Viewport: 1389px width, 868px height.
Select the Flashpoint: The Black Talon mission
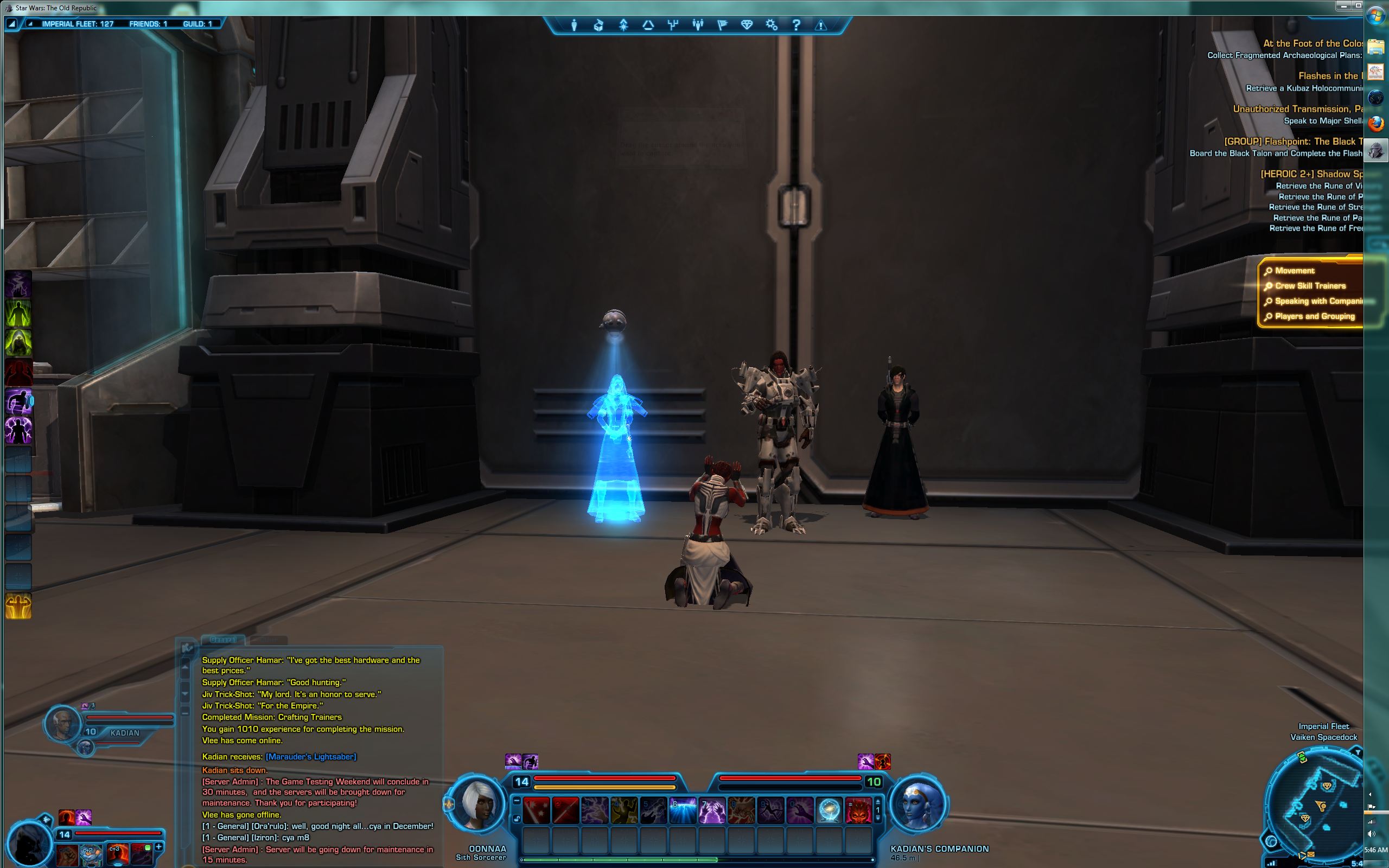[1291, 142]
